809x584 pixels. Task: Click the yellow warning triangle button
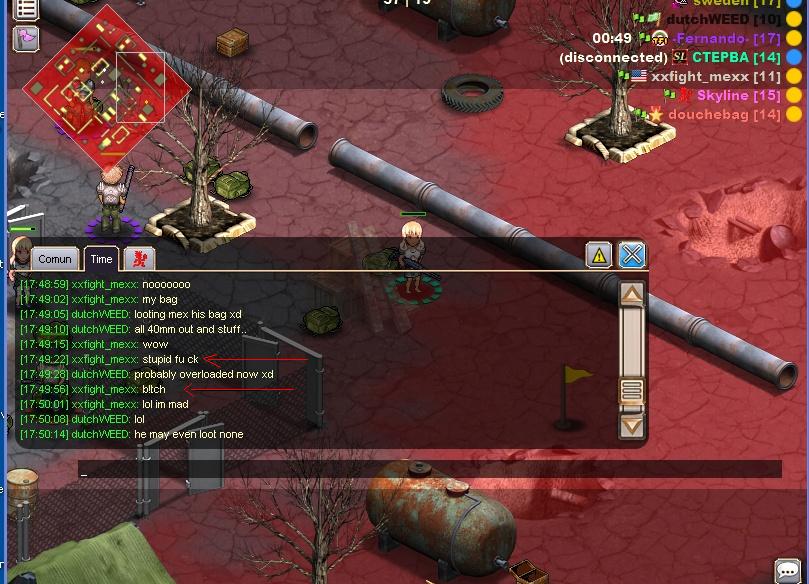pyautogui.click(x=598, y=255)
